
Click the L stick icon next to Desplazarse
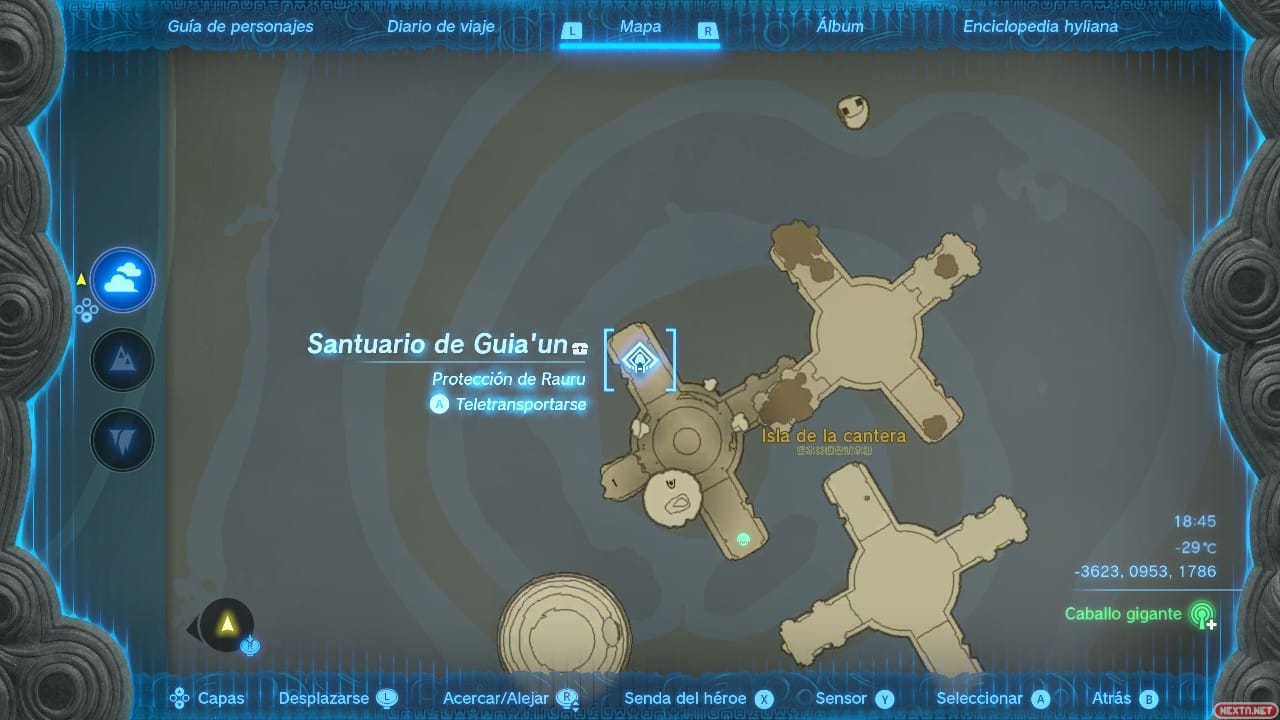385,698
